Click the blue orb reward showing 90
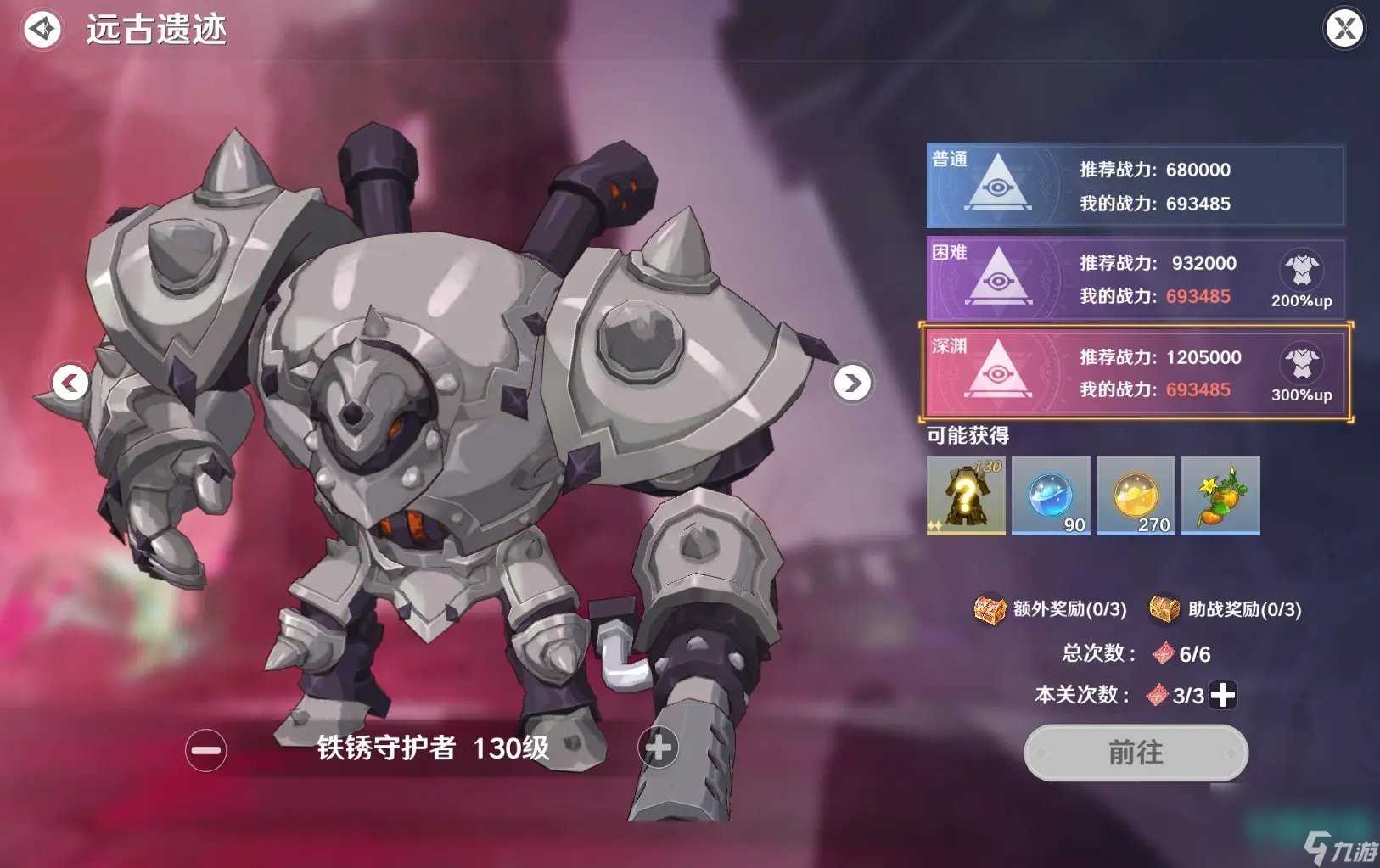 pos(1051,496)
